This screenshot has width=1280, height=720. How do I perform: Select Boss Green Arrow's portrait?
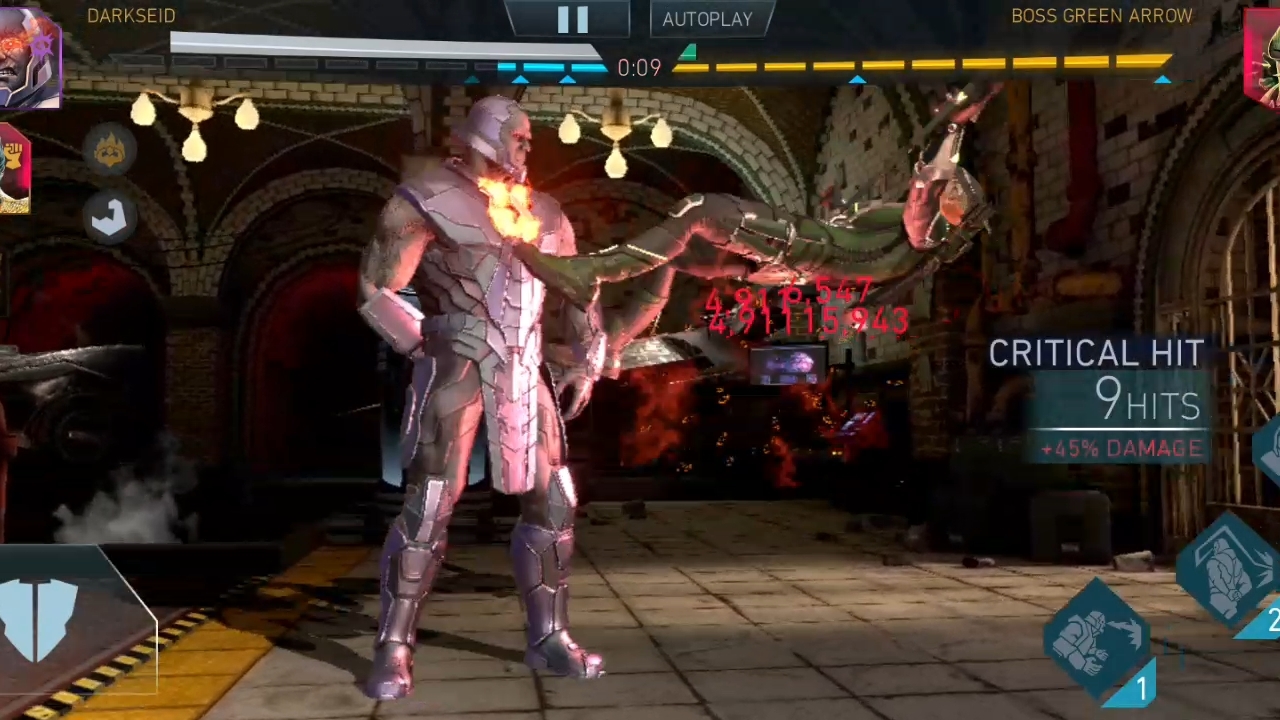point(1263,58)
